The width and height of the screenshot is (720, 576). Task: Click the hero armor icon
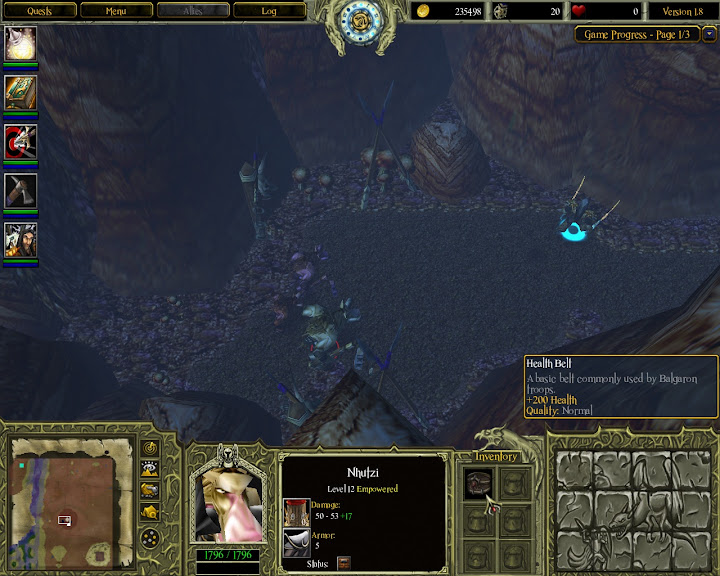click(x=297, y=542)
